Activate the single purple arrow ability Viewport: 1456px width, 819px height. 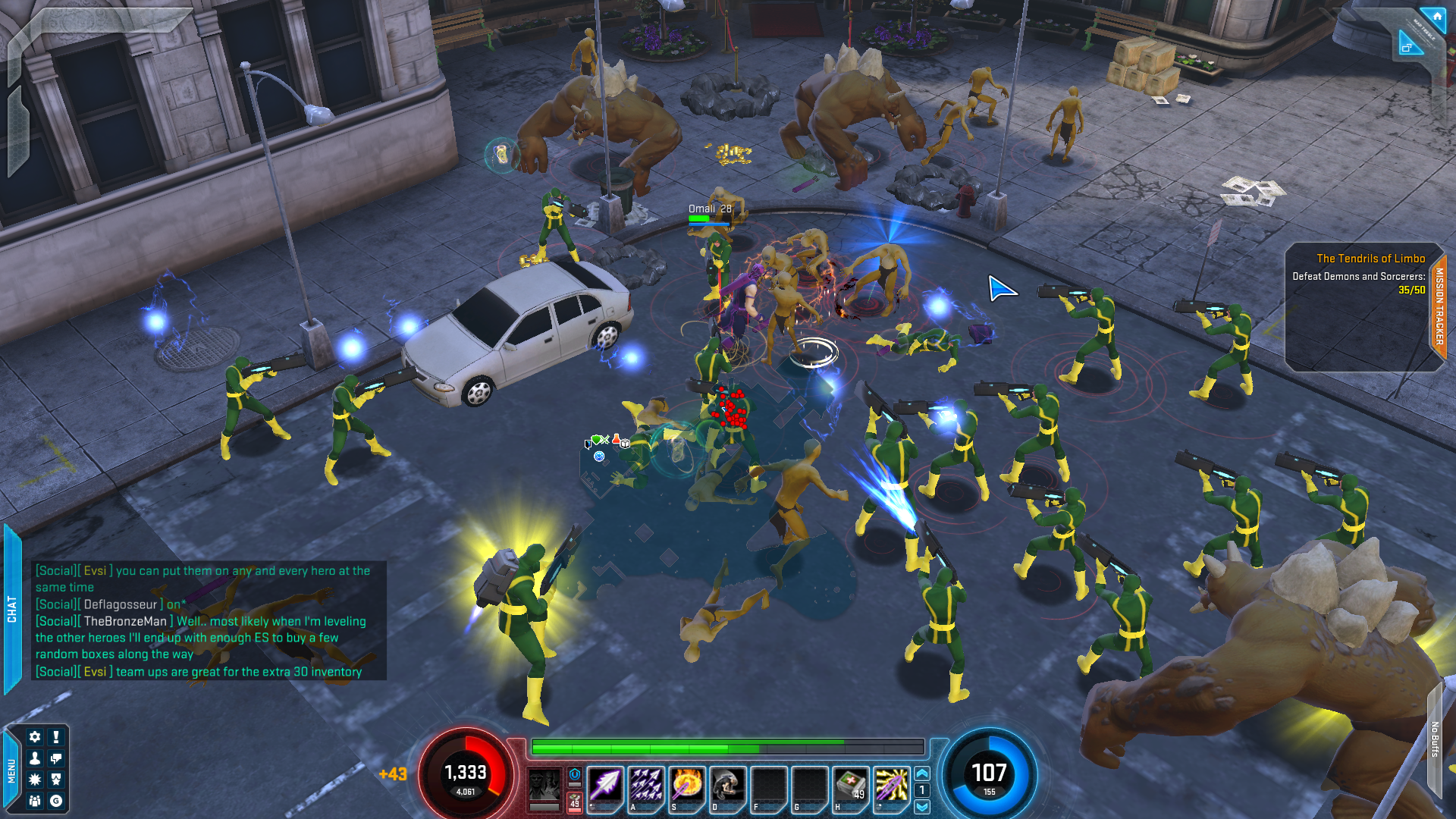[605, 786]
